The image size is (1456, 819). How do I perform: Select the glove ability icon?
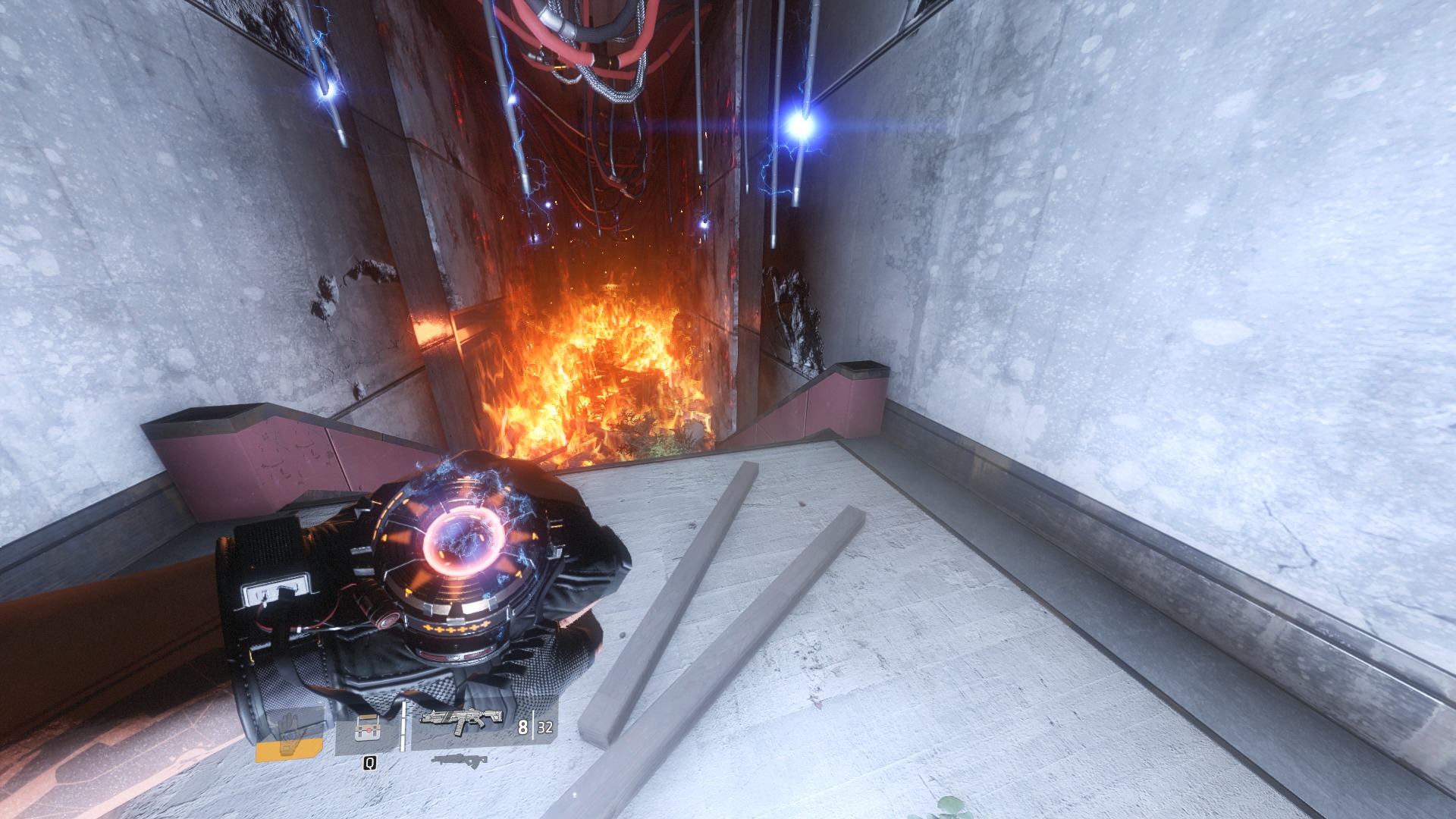[x=289, y=732]
